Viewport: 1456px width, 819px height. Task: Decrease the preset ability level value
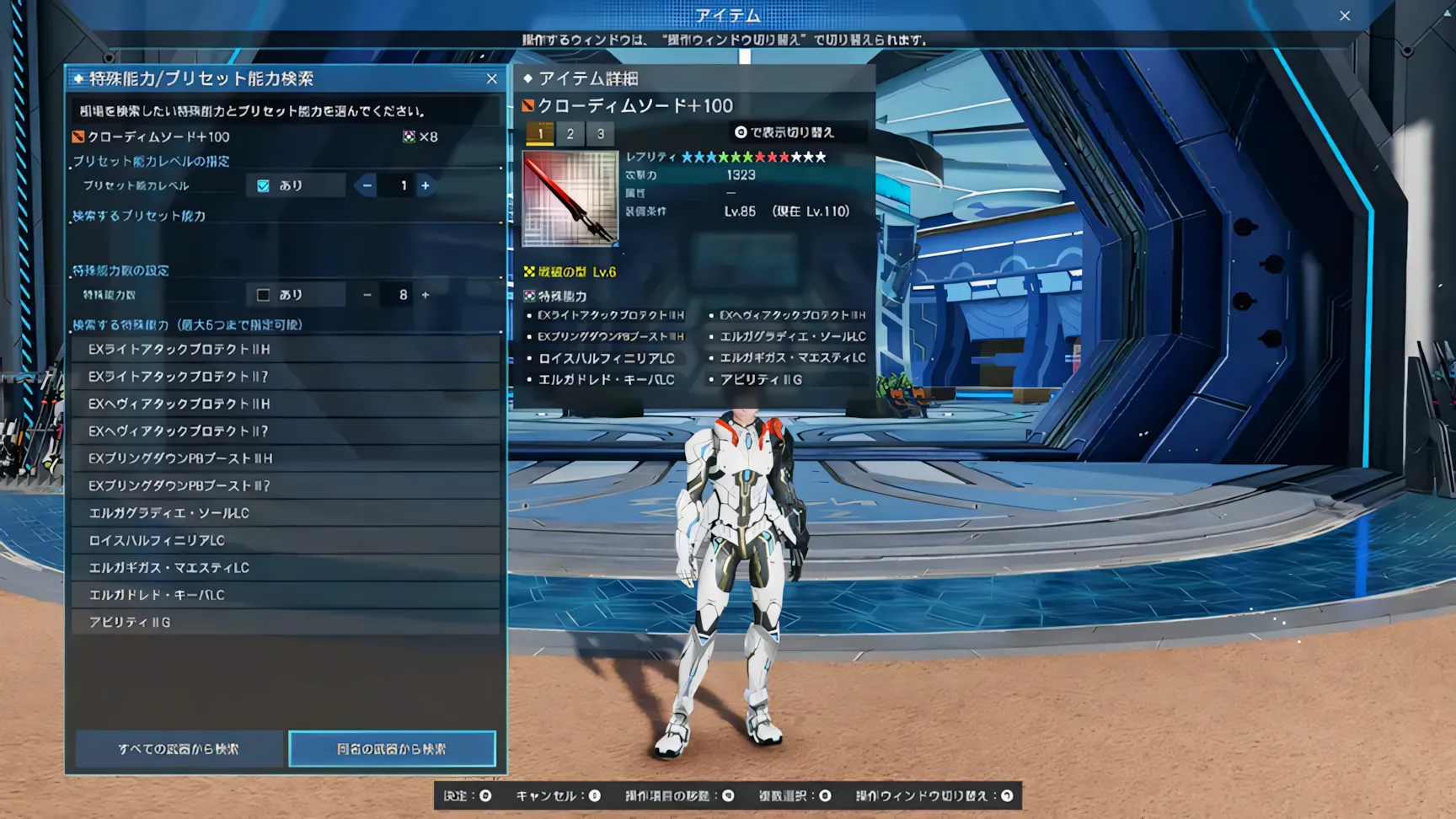(x=367, y=186)
